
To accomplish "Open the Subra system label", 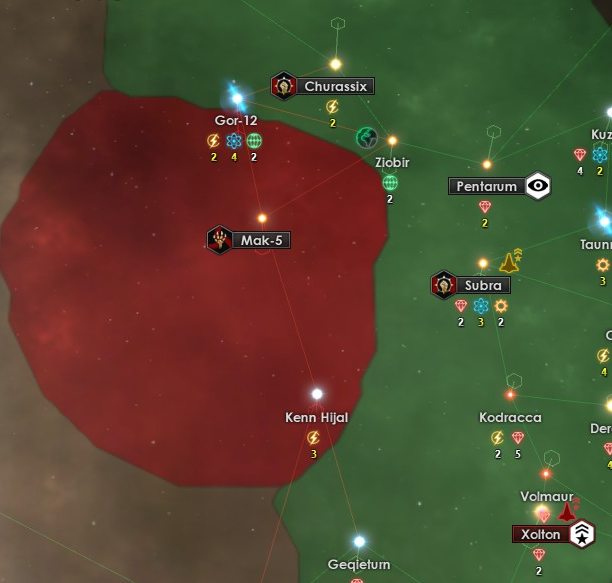I will point(483,286).
